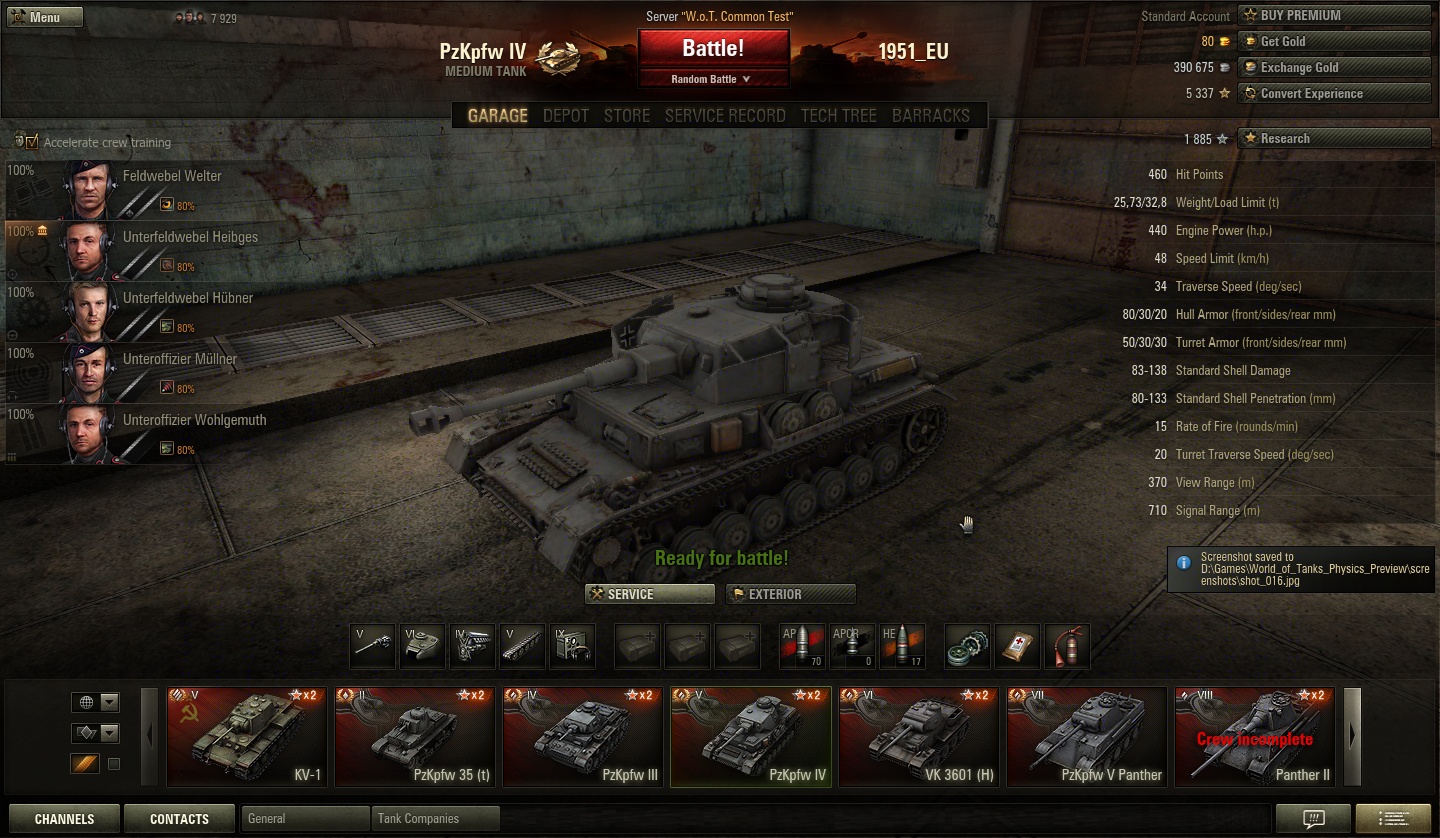Choose Convert Experience
This screenshot has height=838, width=1440.
click(1334, 93)
